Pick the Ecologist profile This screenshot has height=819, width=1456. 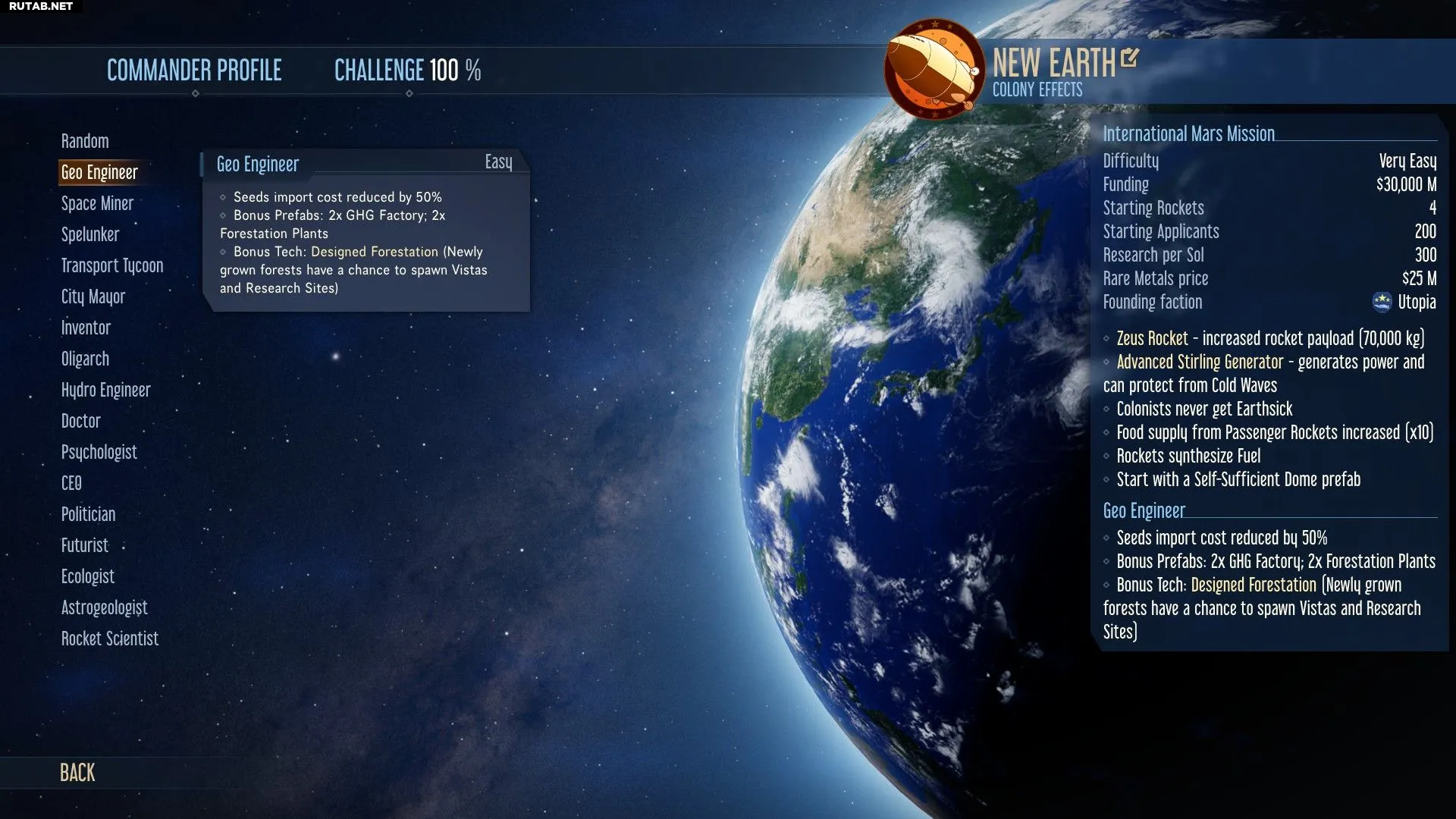(x=88, y=577)
